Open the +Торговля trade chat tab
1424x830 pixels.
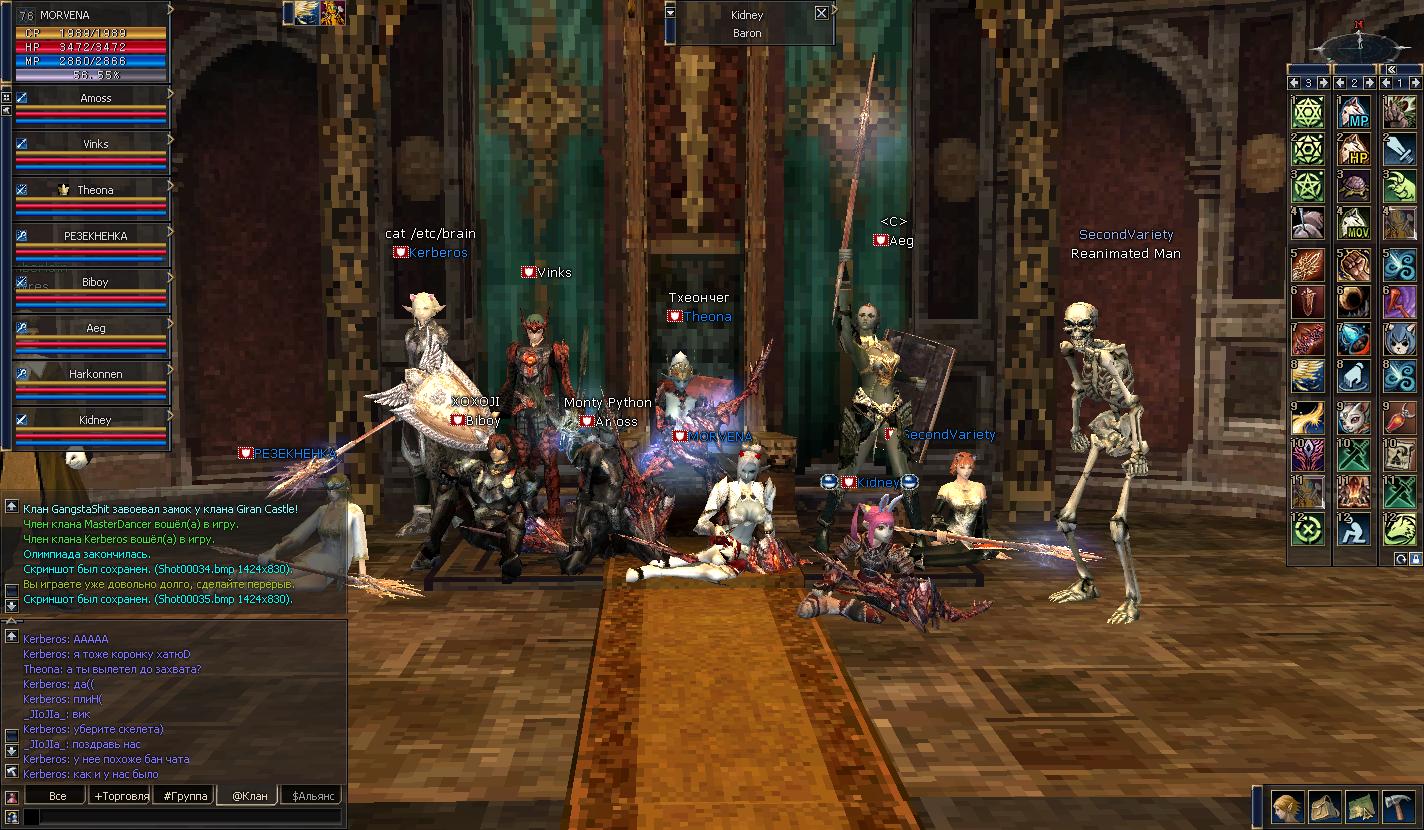coord(120,796)
